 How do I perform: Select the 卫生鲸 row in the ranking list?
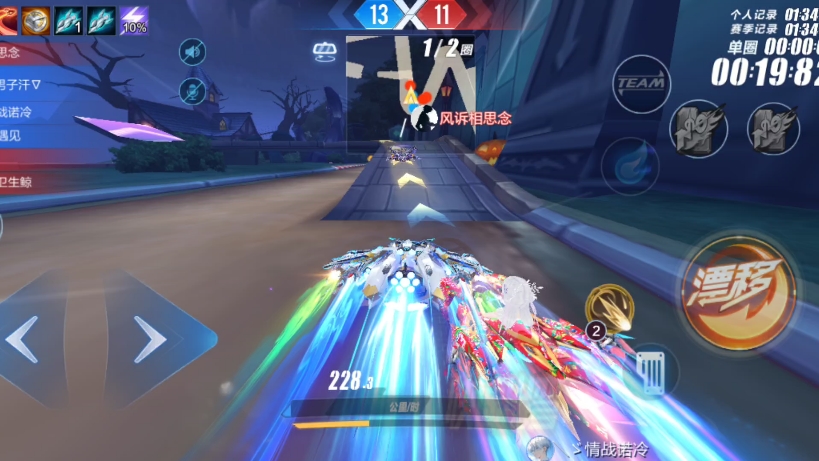(20, 181)
